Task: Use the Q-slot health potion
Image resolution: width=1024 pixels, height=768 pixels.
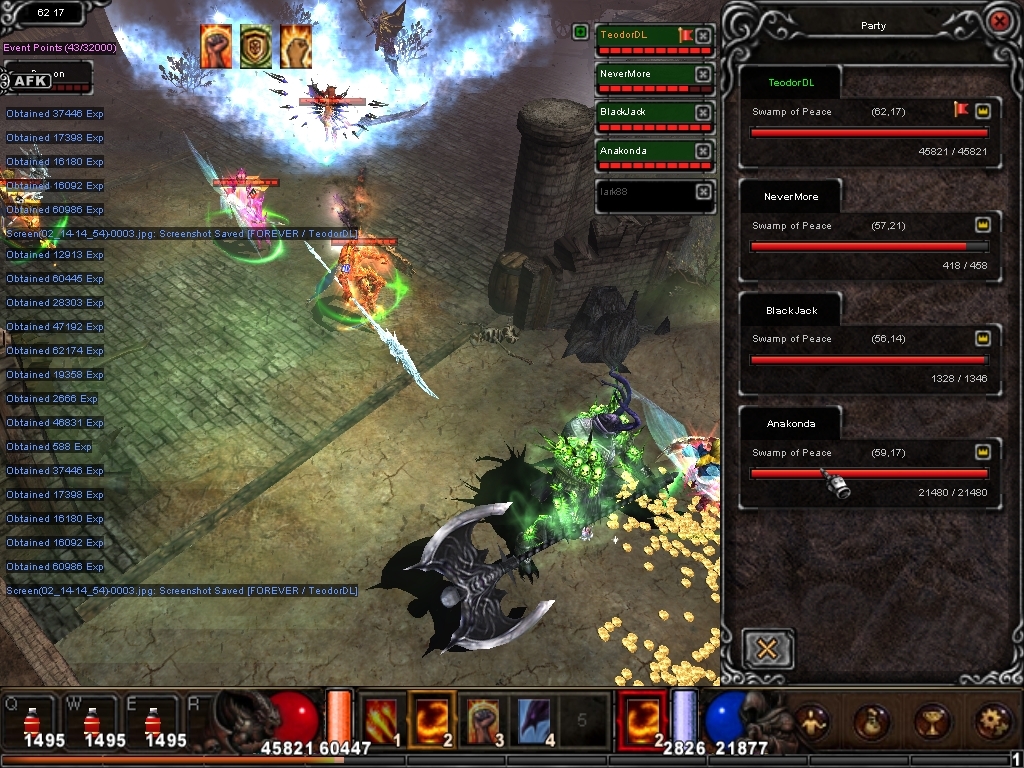Action: tap(31, 721)
